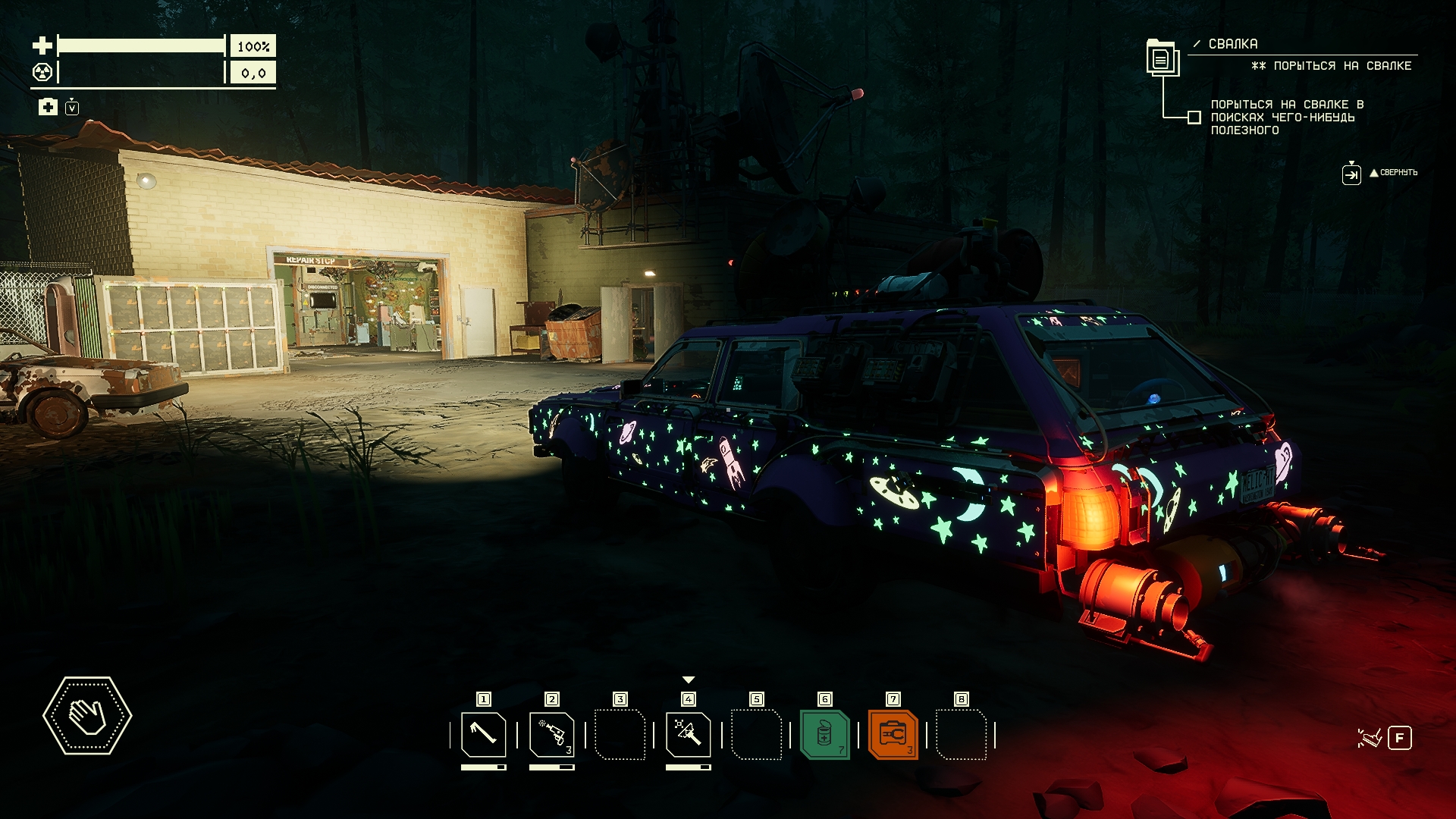Click the quick-heal medkit icon
The image size is (1456, 819).
tap(48, 107)
